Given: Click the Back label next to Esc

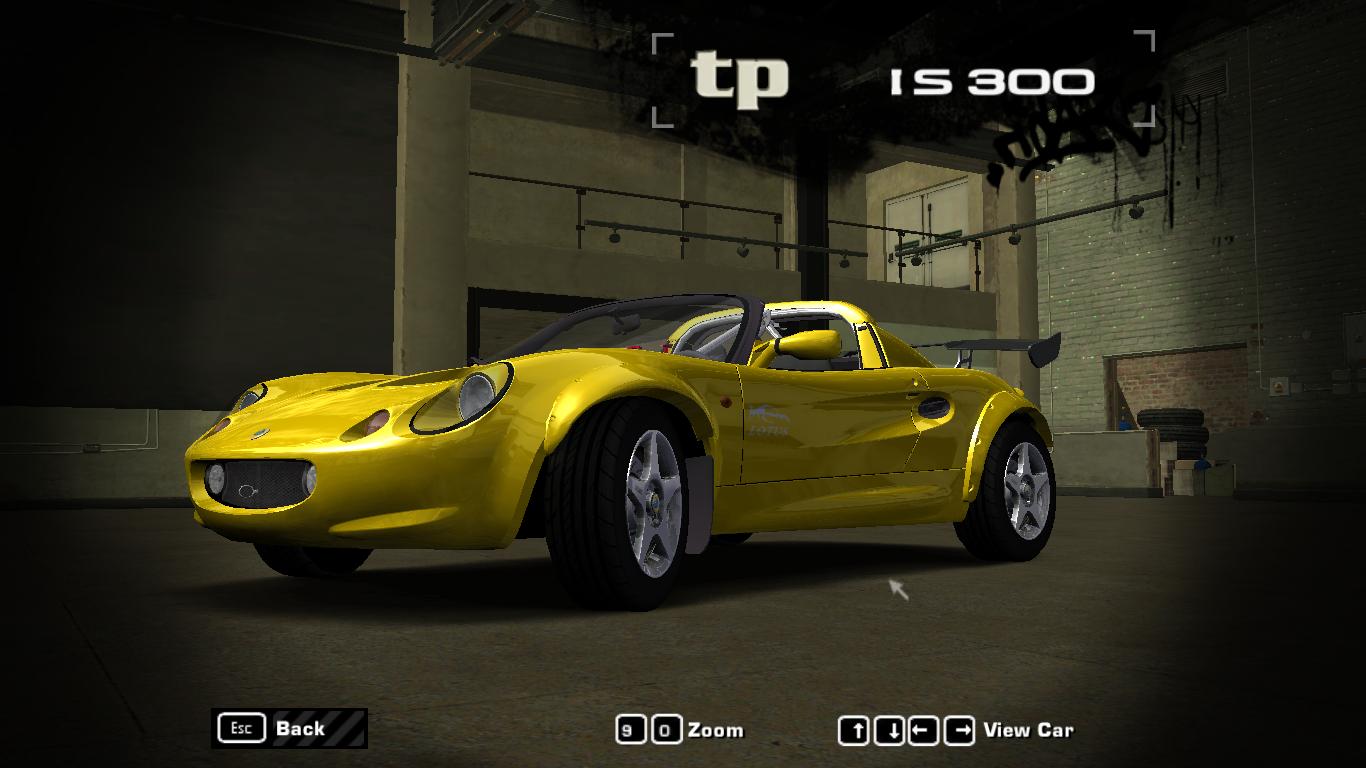Looking at the screenshot, I should (x=300, y=728).
